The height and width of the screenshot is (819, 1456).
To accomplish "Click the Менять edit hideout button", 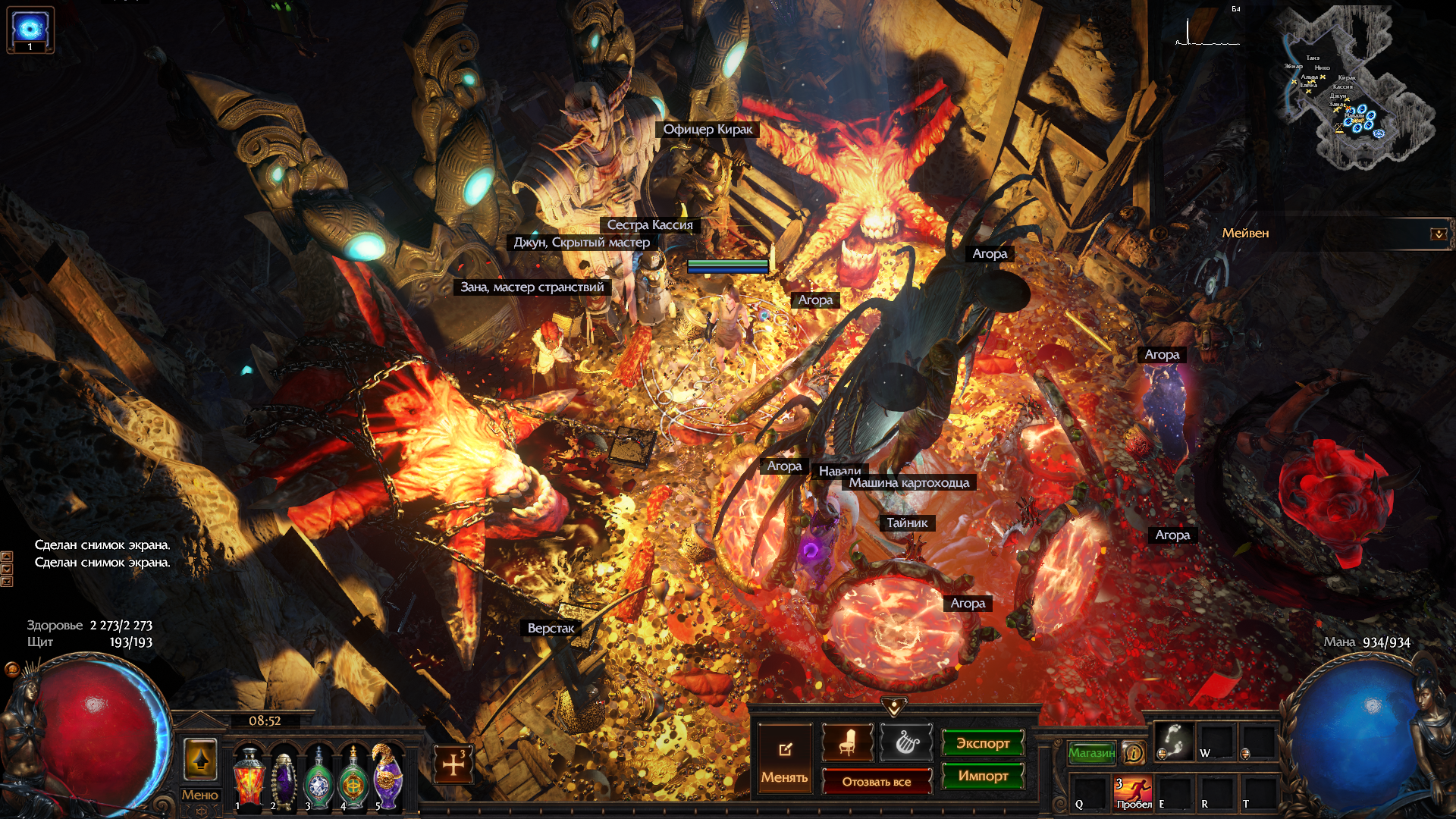I will coord(784,759).
